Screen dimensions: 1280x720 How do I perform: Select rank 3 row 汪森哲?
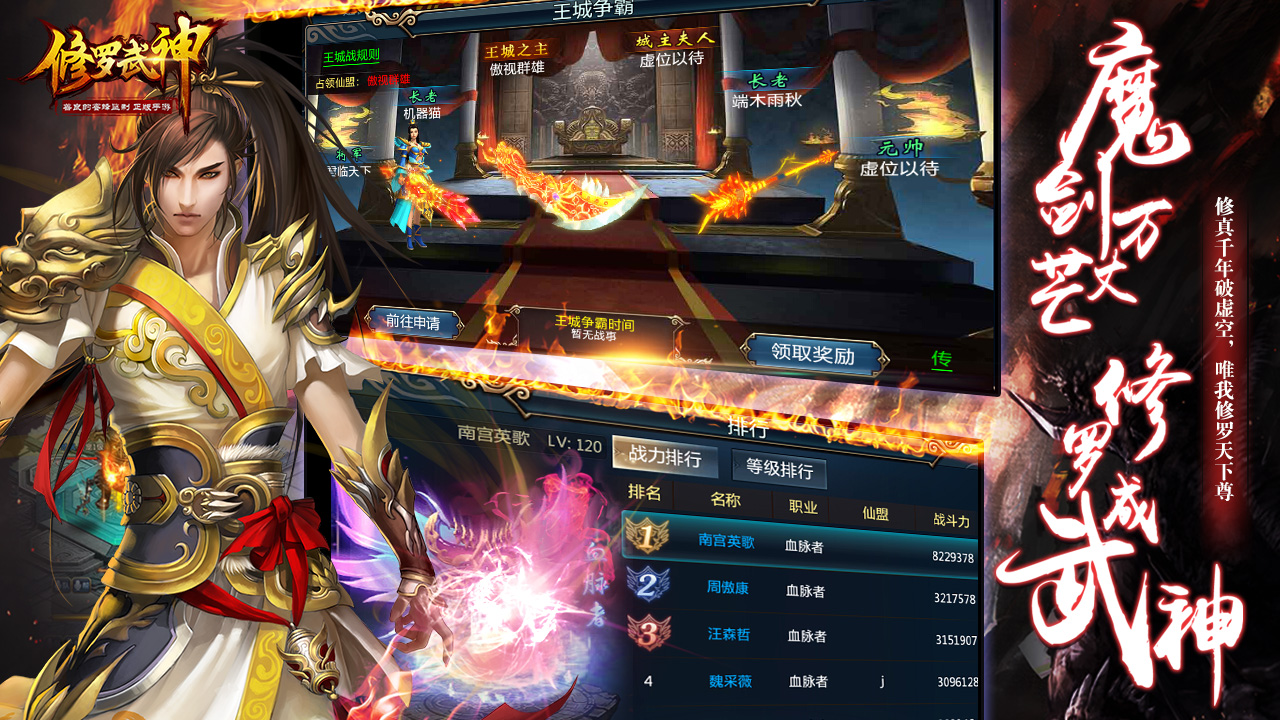[800, 636]
